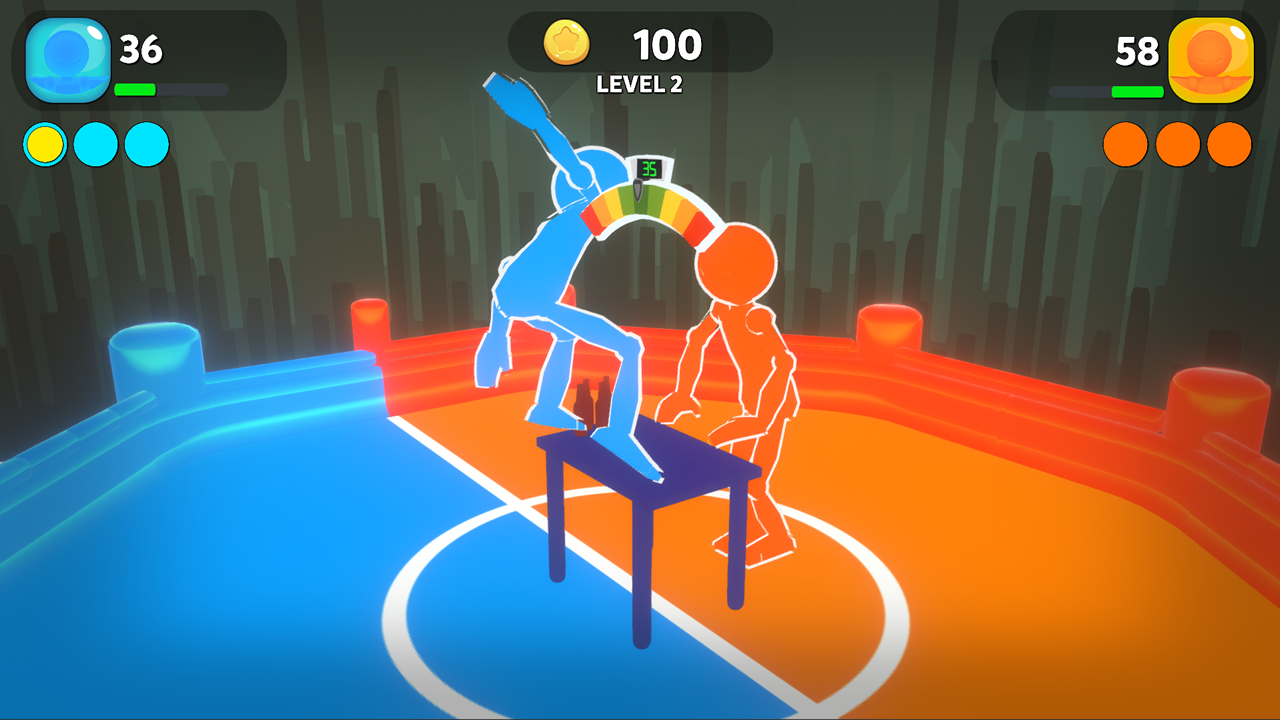1280x720 pixels.
Task: Click the first cyan round indicator
Action: click(96, 143)
